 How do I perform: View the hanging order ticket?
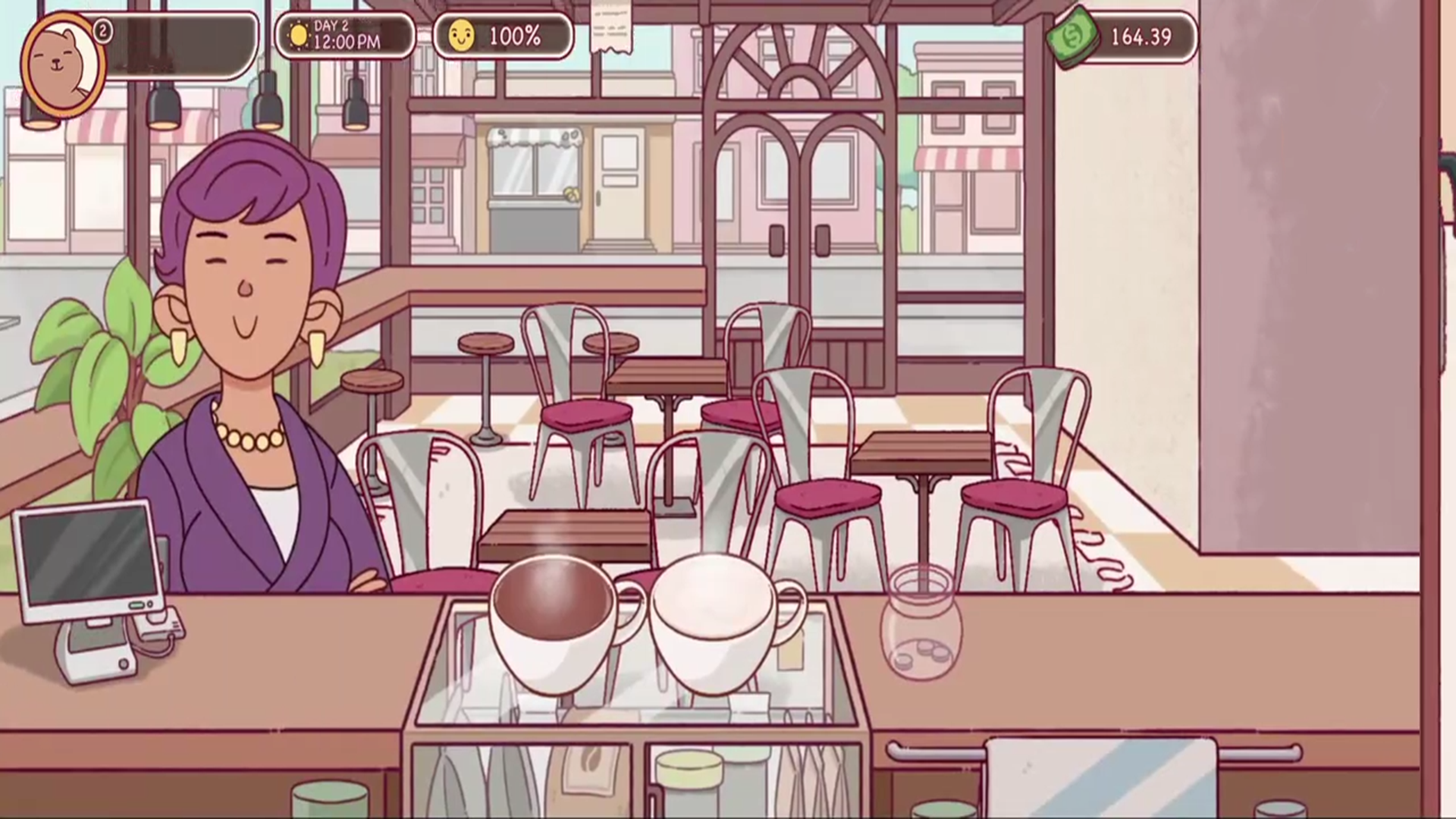(x=611, y=28)
